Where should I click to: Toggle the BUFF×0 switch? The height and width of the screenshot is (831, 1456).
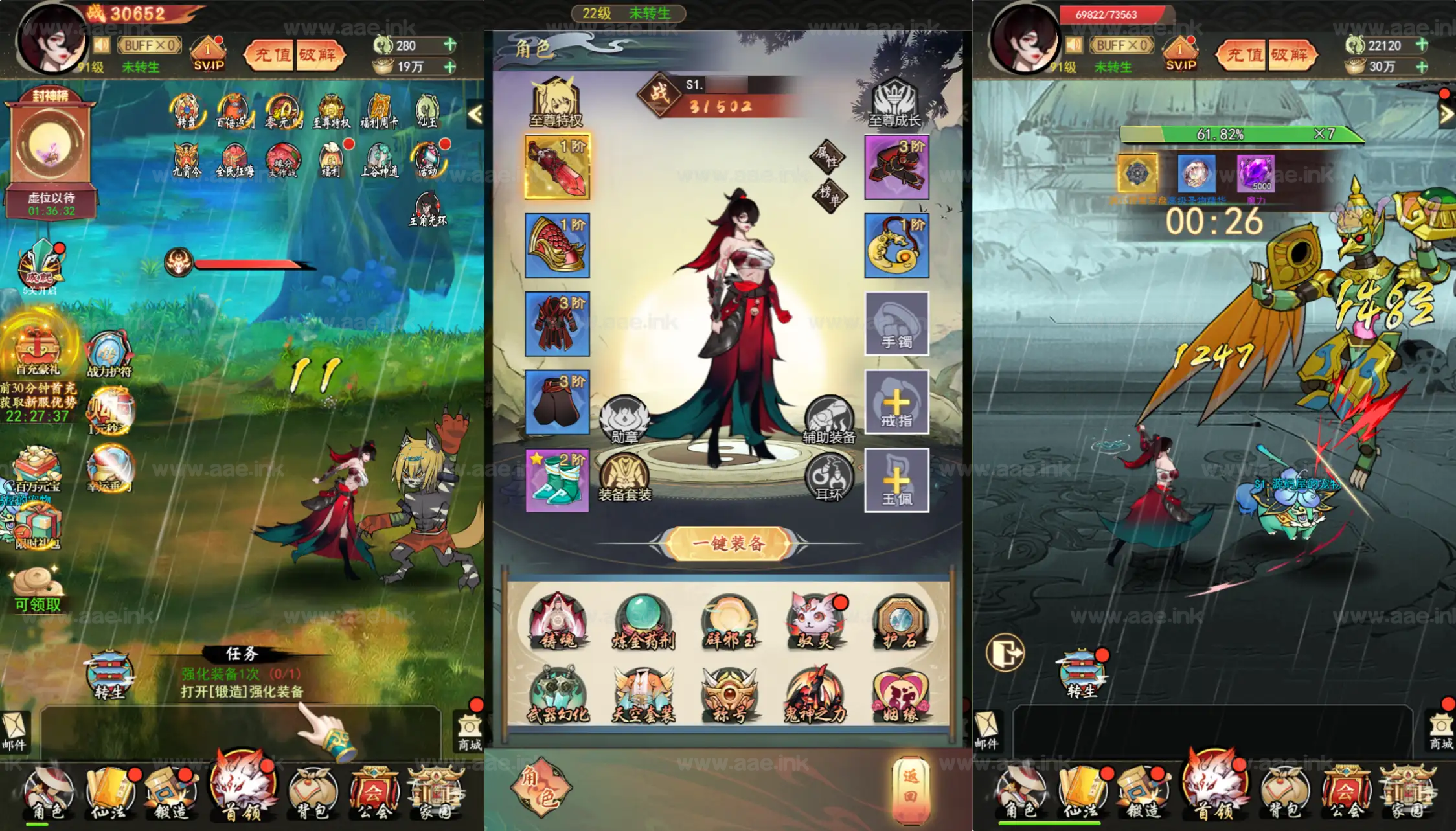click(148, 45)
